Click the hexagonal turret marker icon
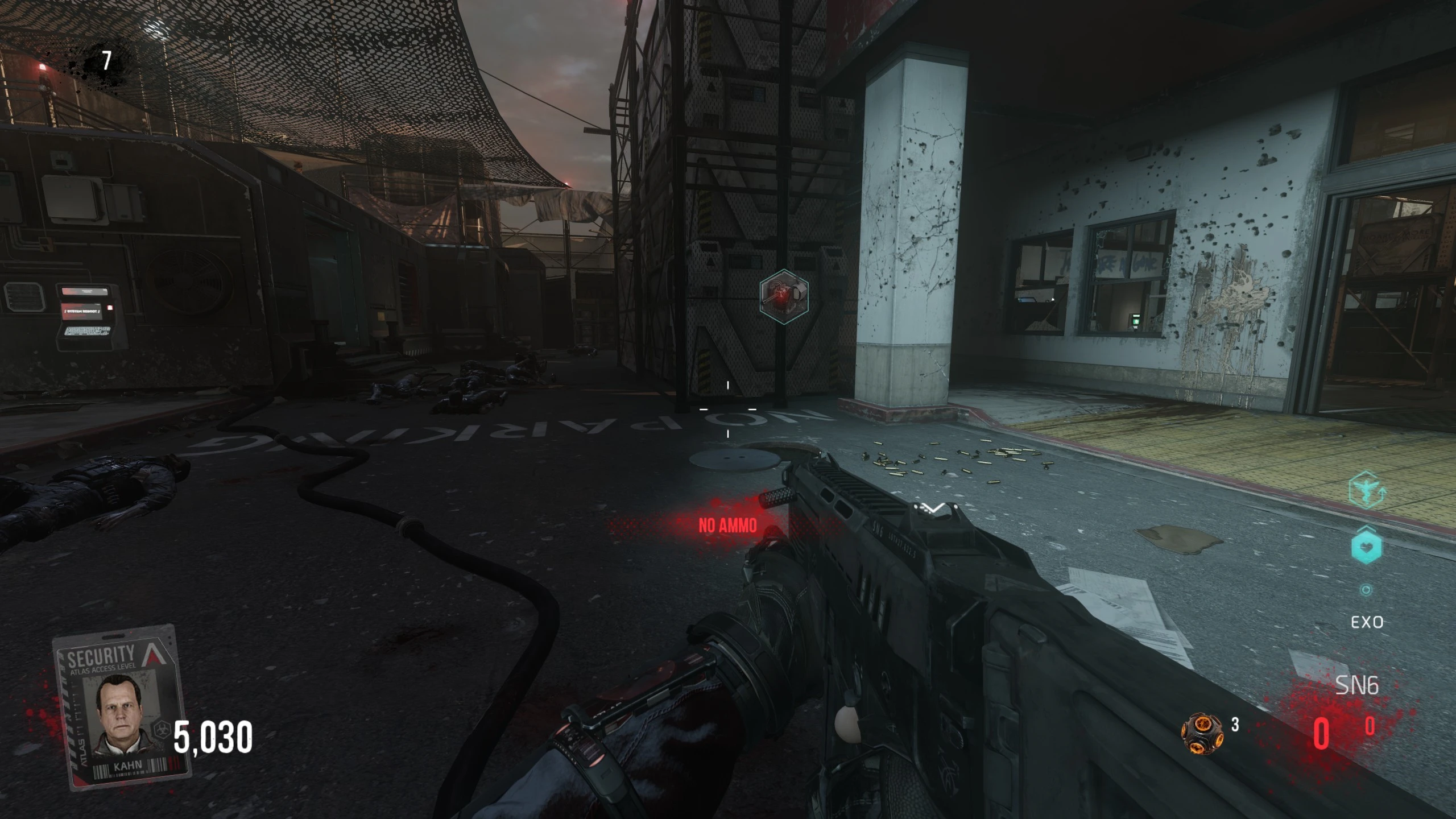Image resolution: width=1456 pixels, height=819 pixels. click(x=784, y=297)
